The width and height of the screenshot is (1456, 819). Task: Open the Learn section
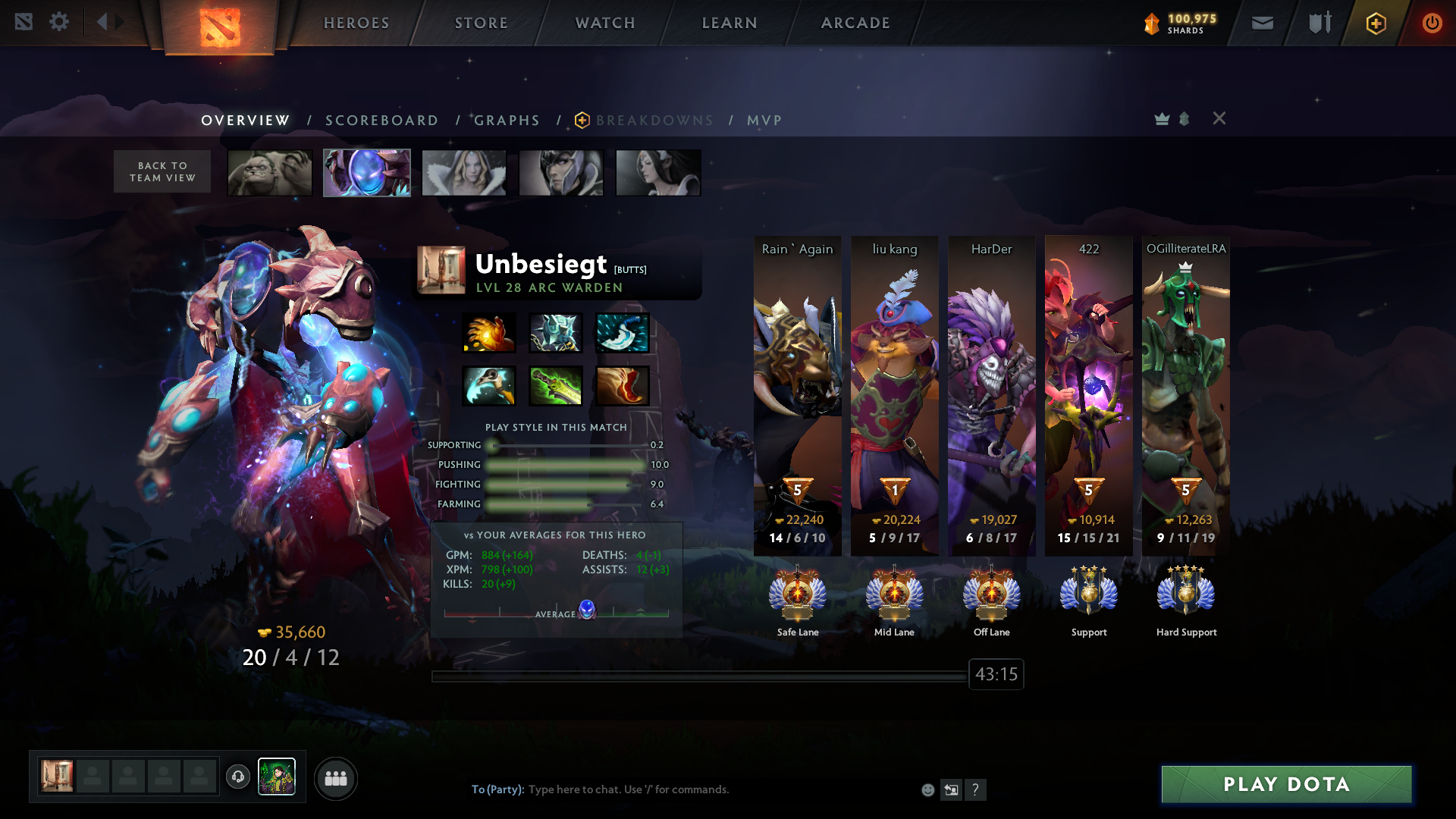click(730, 23)
